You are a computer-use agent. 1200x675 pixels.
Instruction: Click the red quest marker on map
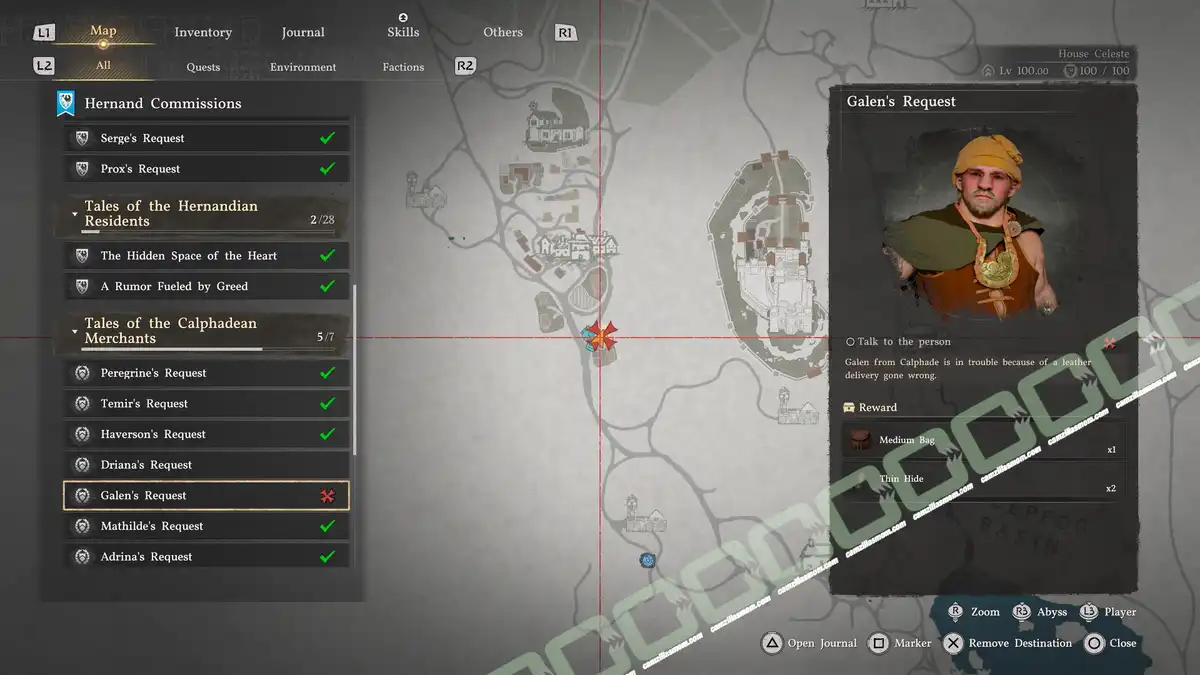601,336
